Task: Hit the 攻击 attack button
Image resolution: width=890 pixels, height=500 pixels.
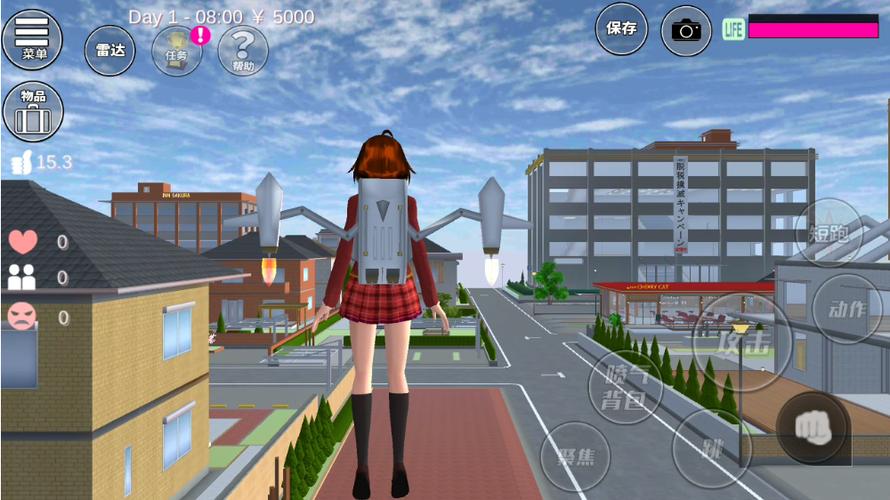Action: 741,343
